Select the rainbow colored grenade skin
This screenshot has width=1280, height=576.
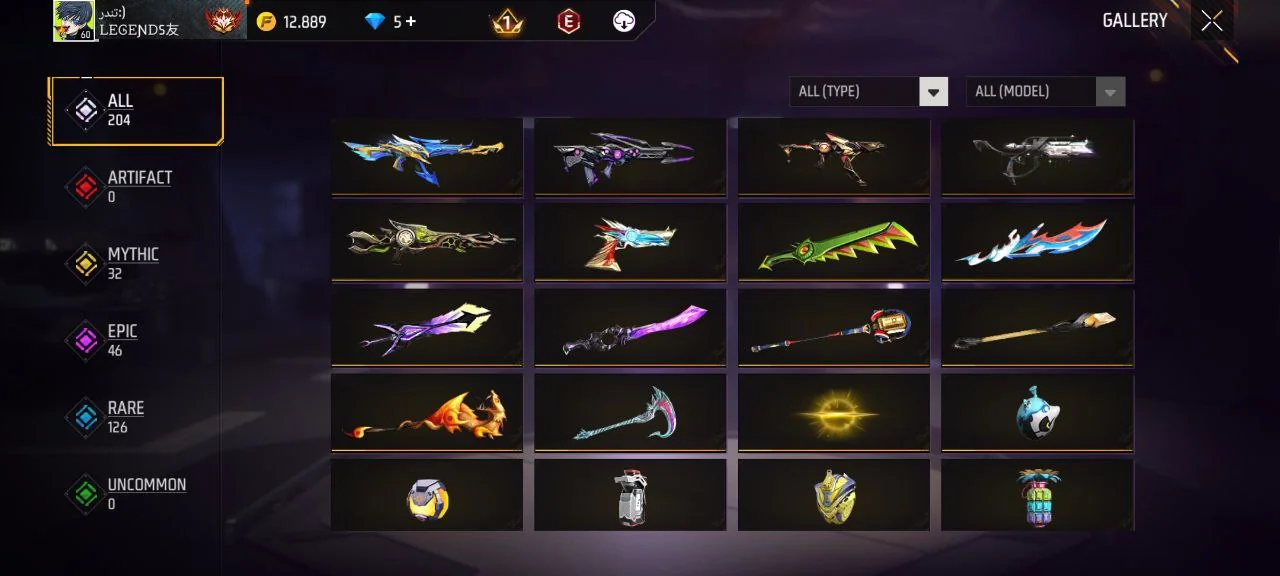point(1037,496)
